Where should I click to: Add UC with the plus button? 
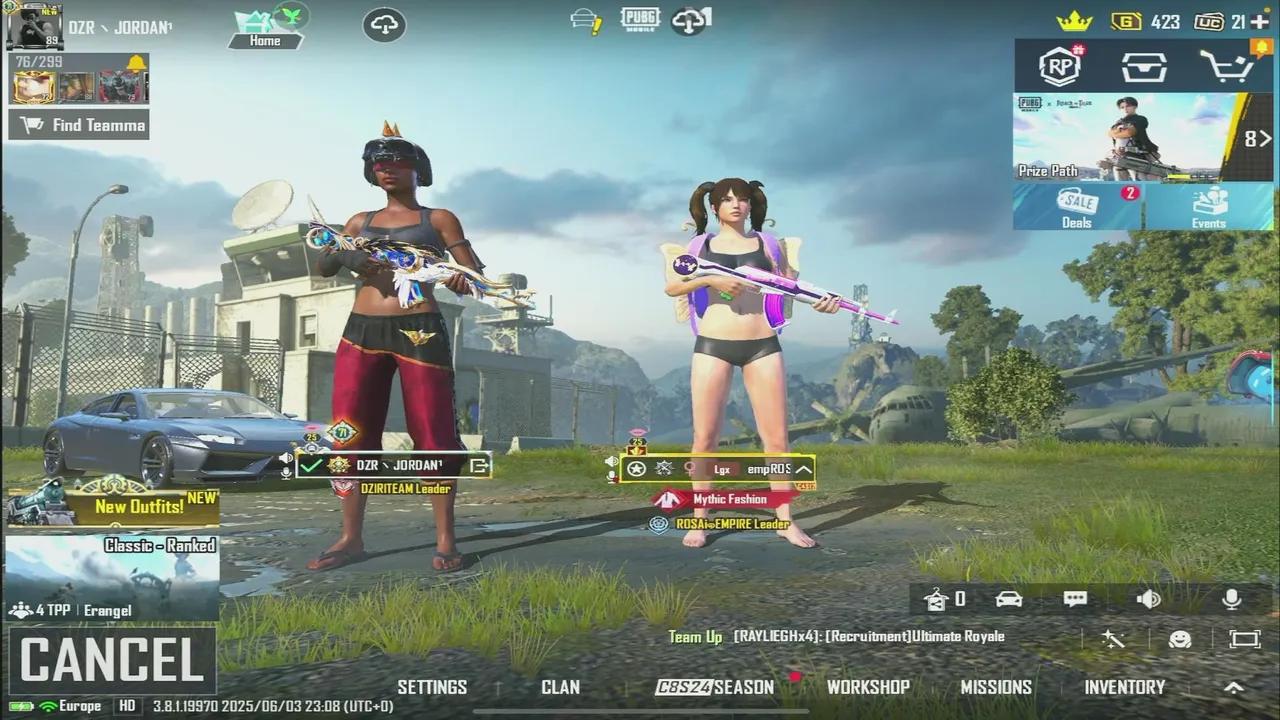click(x=1260, y=21)
